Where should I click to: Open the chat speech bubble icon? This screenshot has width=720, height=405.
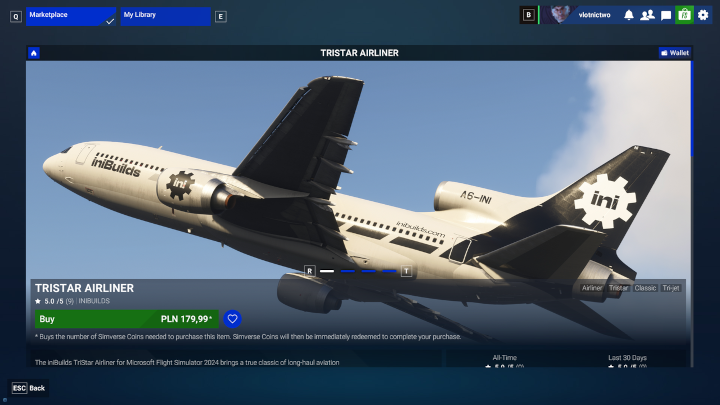pos(666,15)
